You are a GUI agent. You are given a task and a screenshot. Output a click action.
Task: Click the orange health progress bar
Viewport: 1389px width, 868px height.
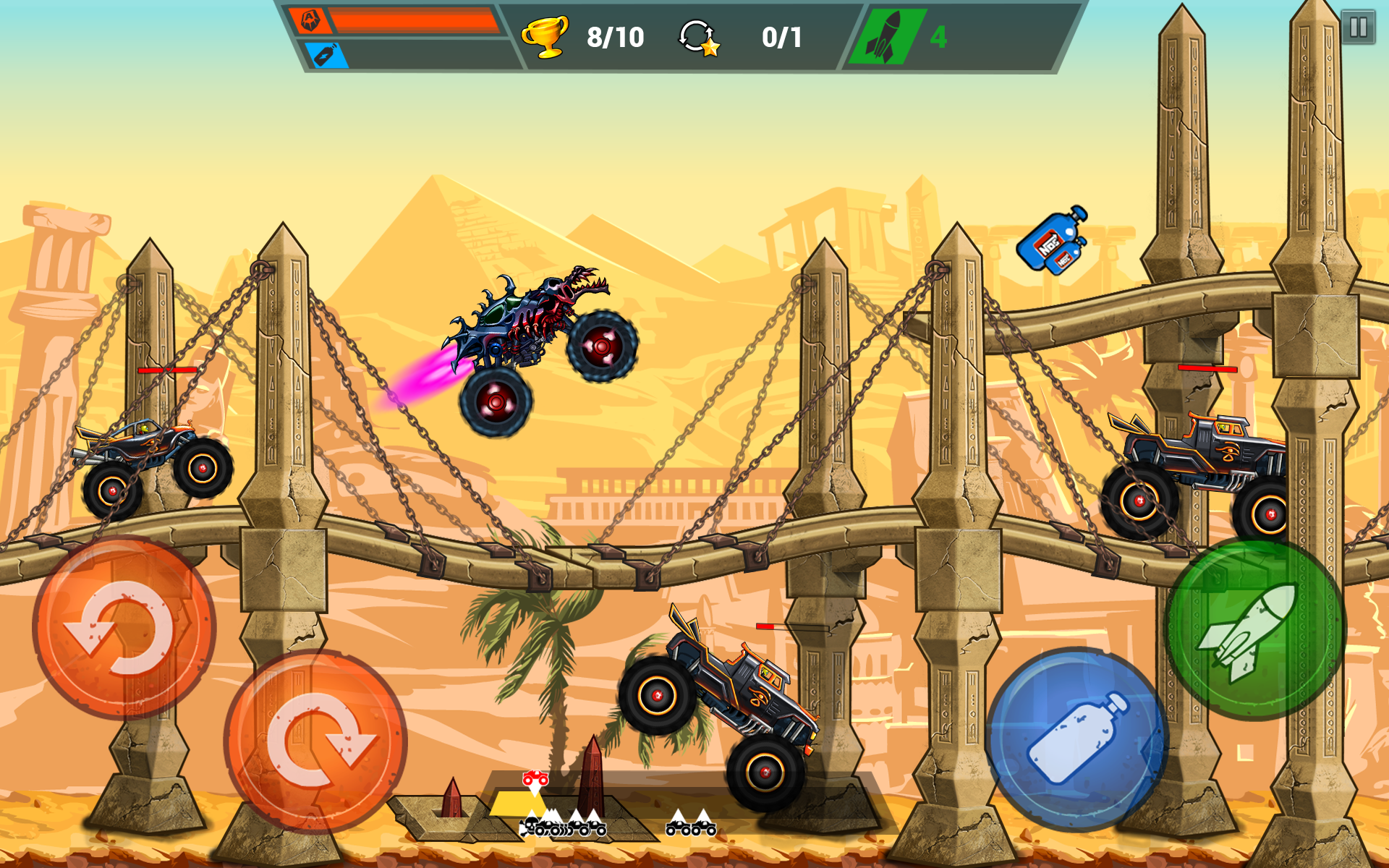412,20
